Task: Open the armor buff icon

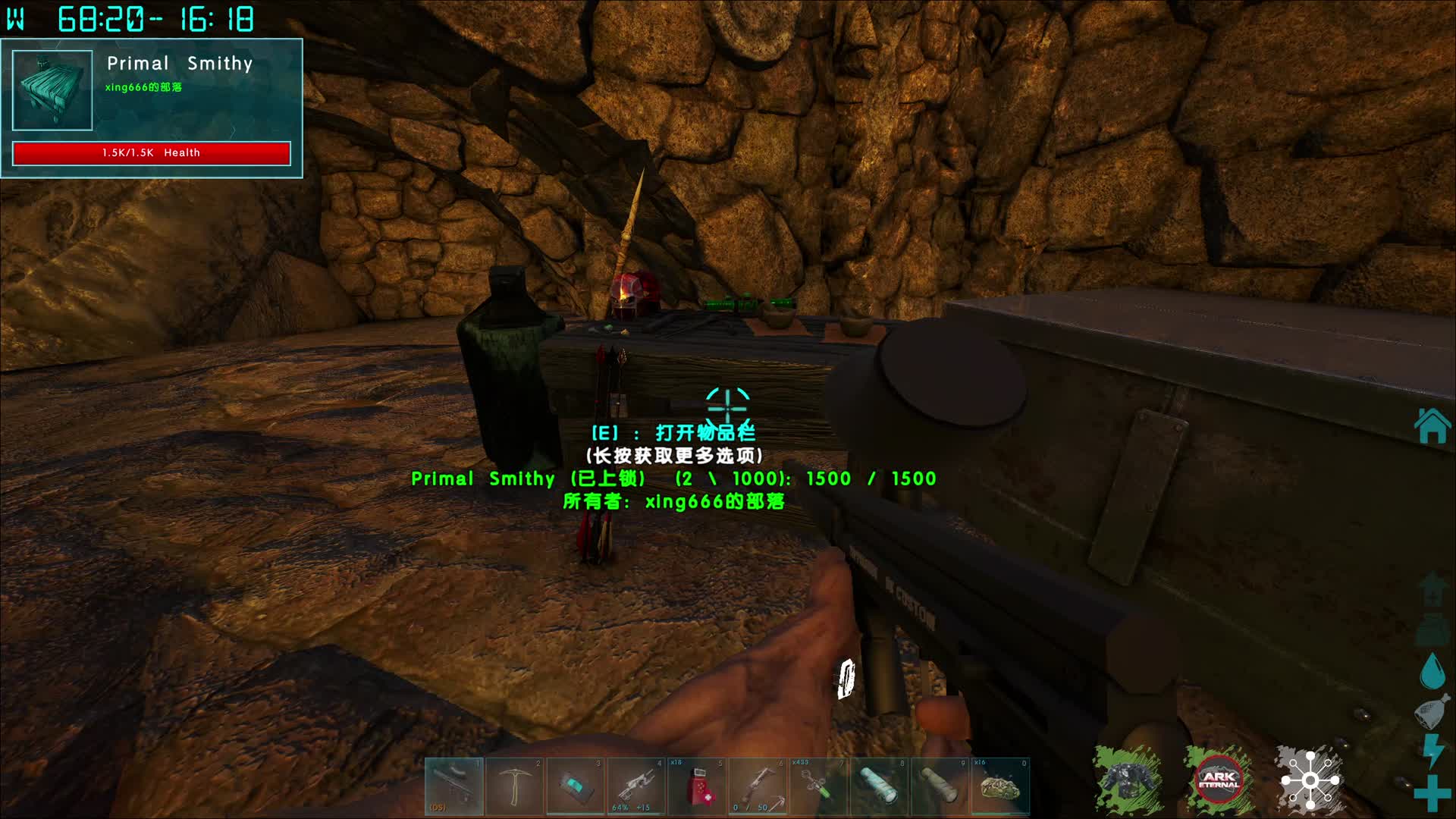Action: pos(1128,780)
